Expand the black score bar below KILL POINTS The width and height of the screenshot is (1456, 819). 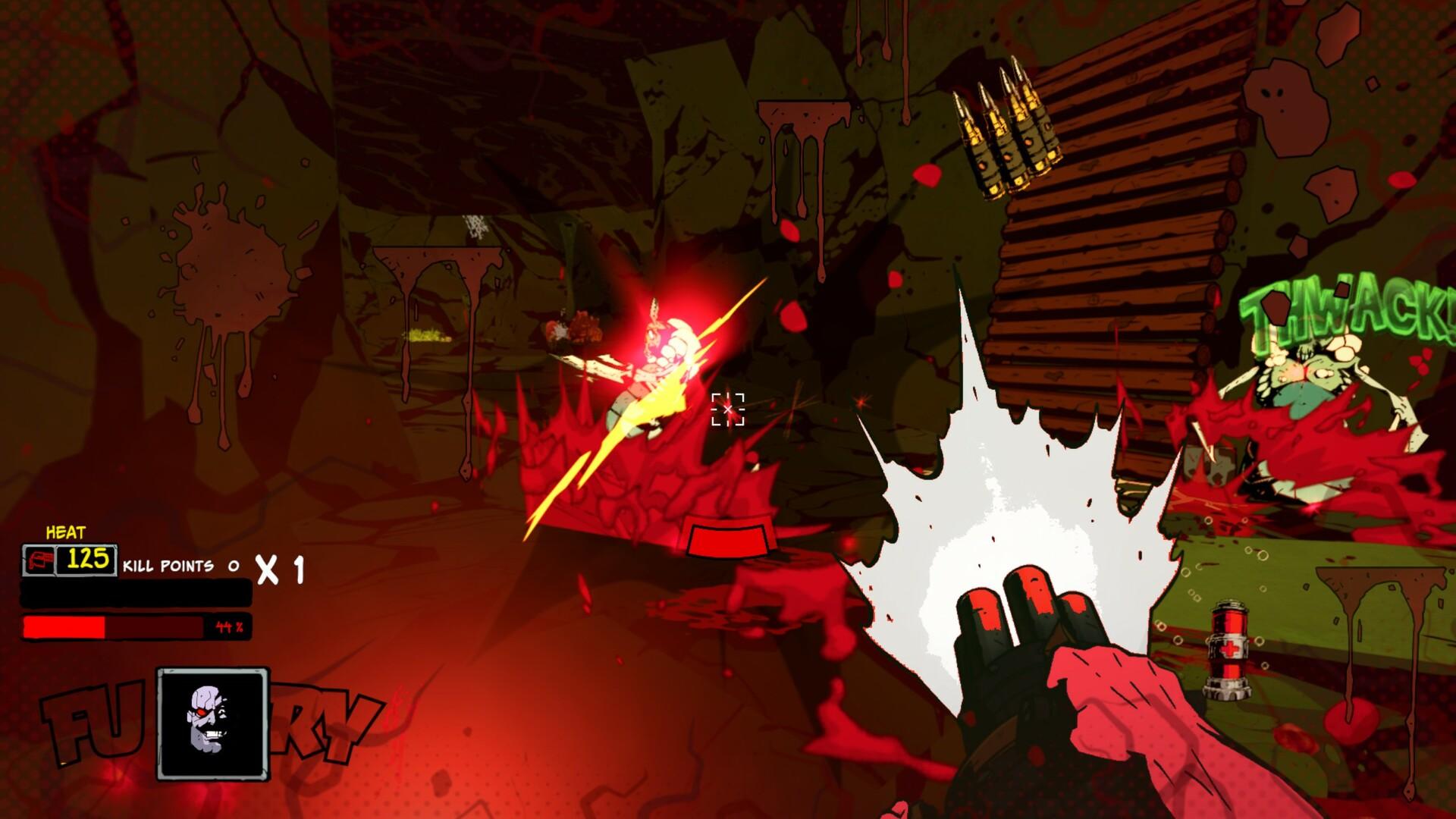136,593
